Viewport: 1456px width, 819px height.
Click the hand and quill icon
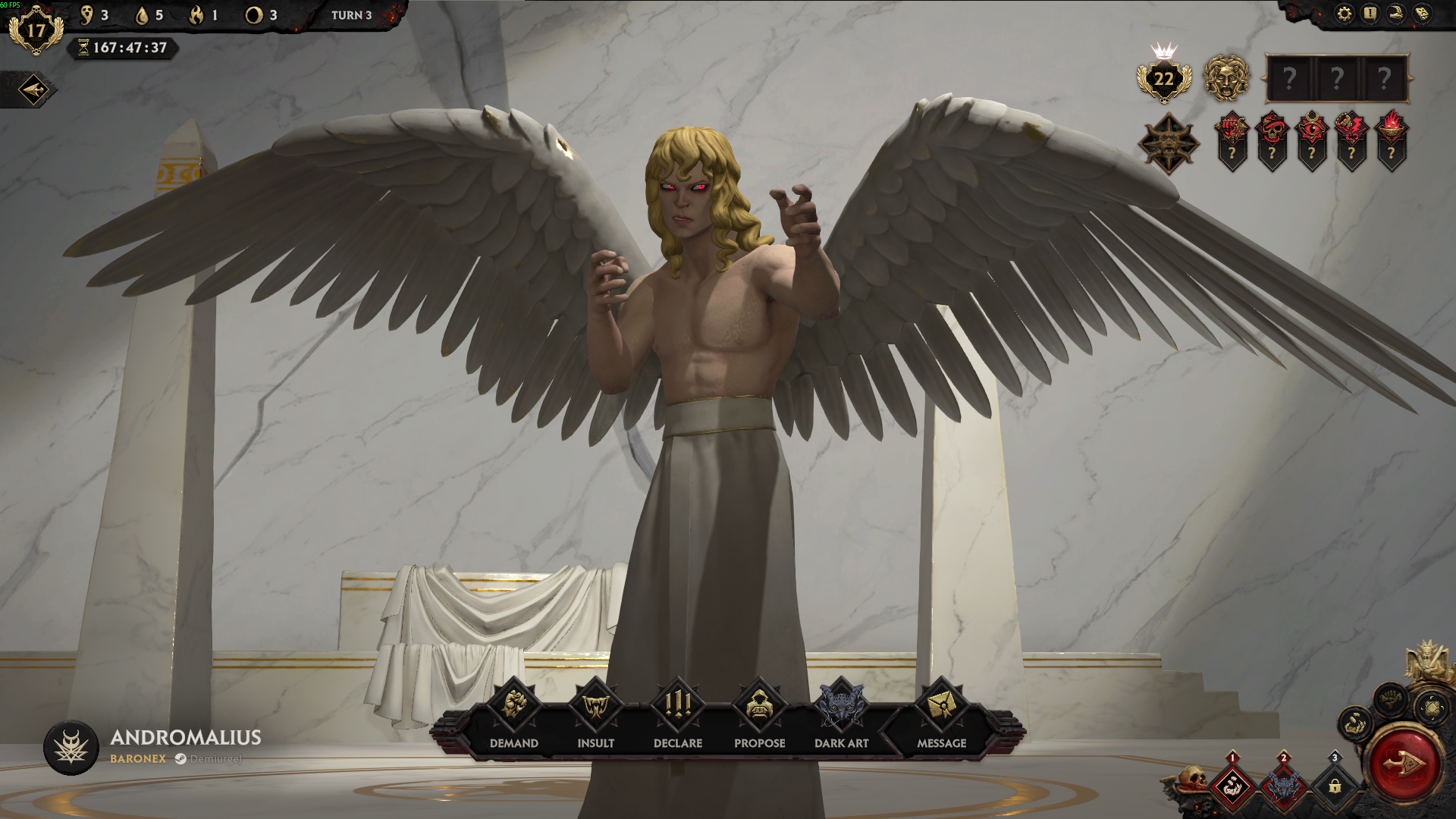coord(1396,14)
